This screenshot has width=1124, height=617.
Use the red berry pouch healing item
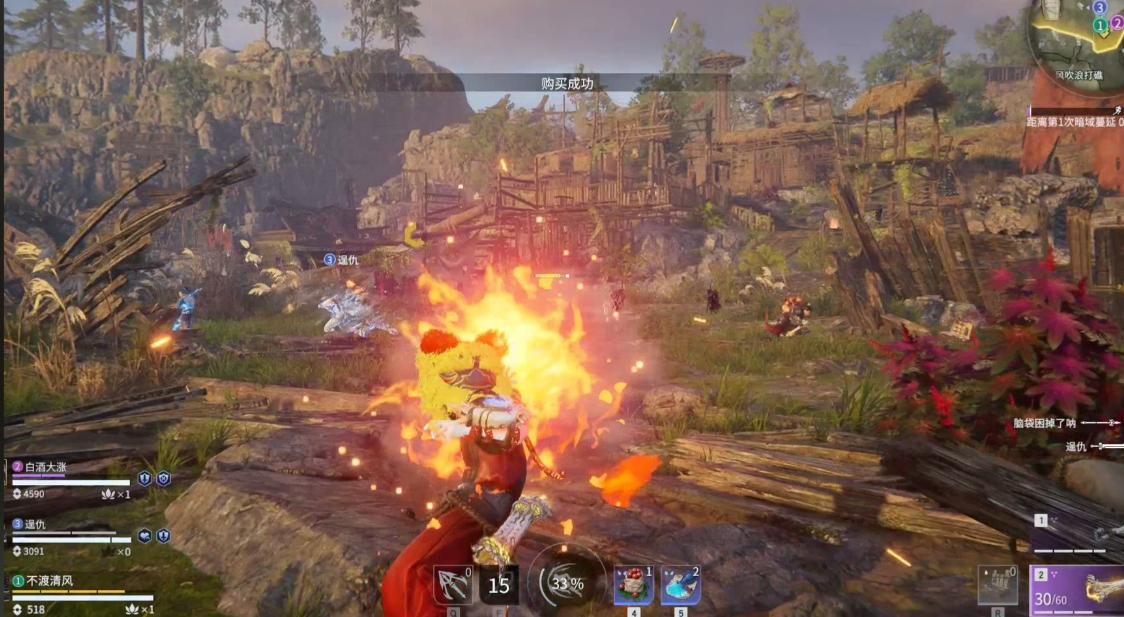click(634, 585)
